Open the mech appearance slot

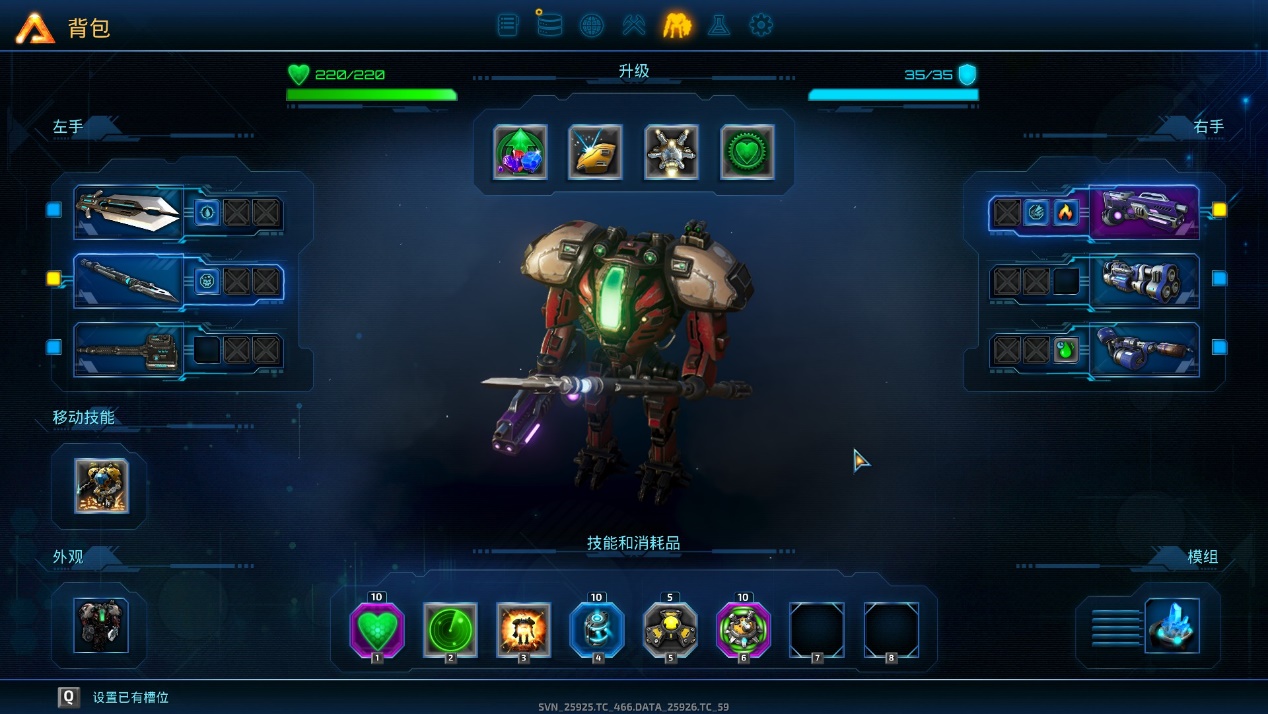(x=101, y=625)
